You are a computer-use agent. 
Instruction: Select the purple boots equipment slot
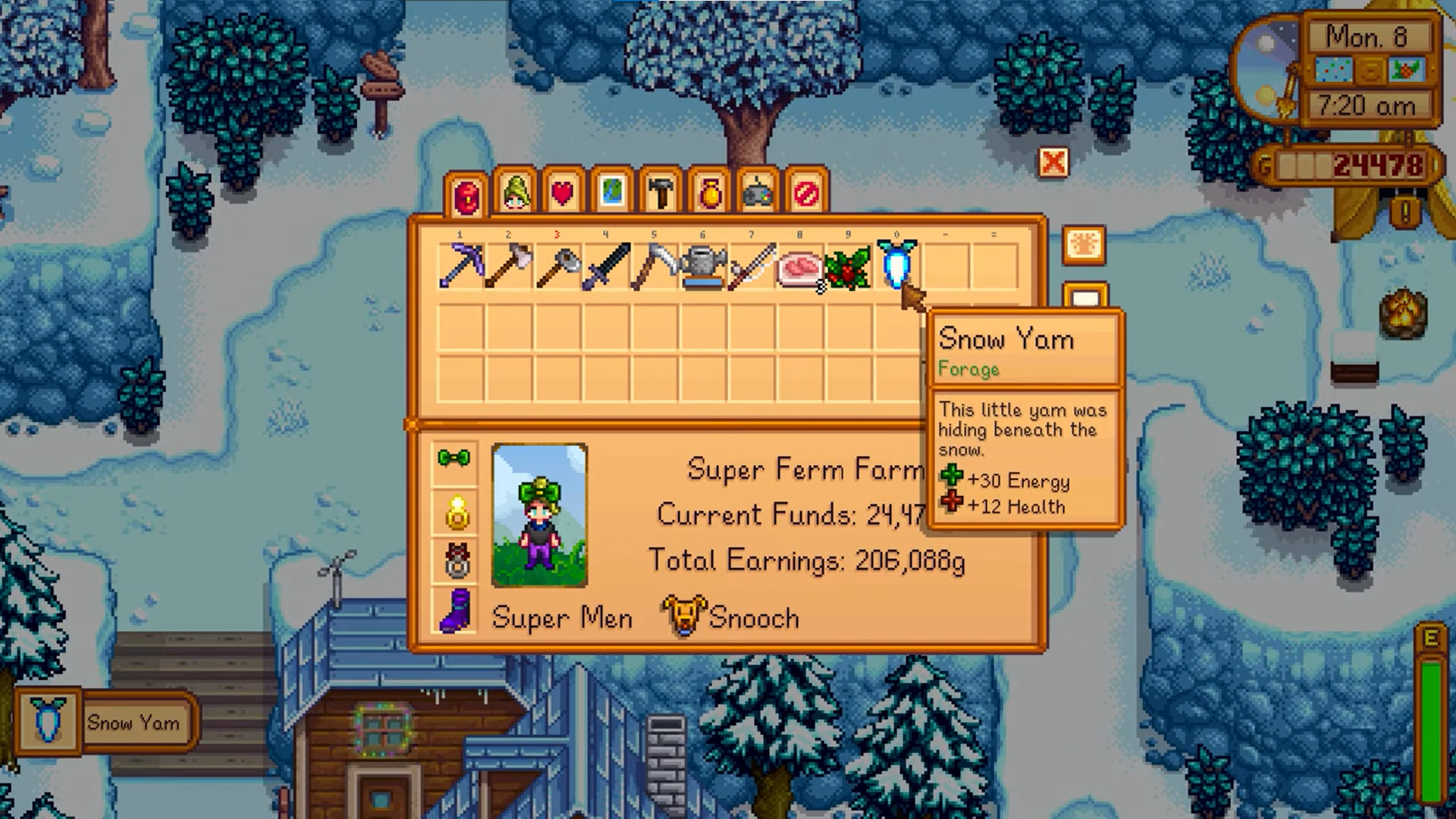456,610
